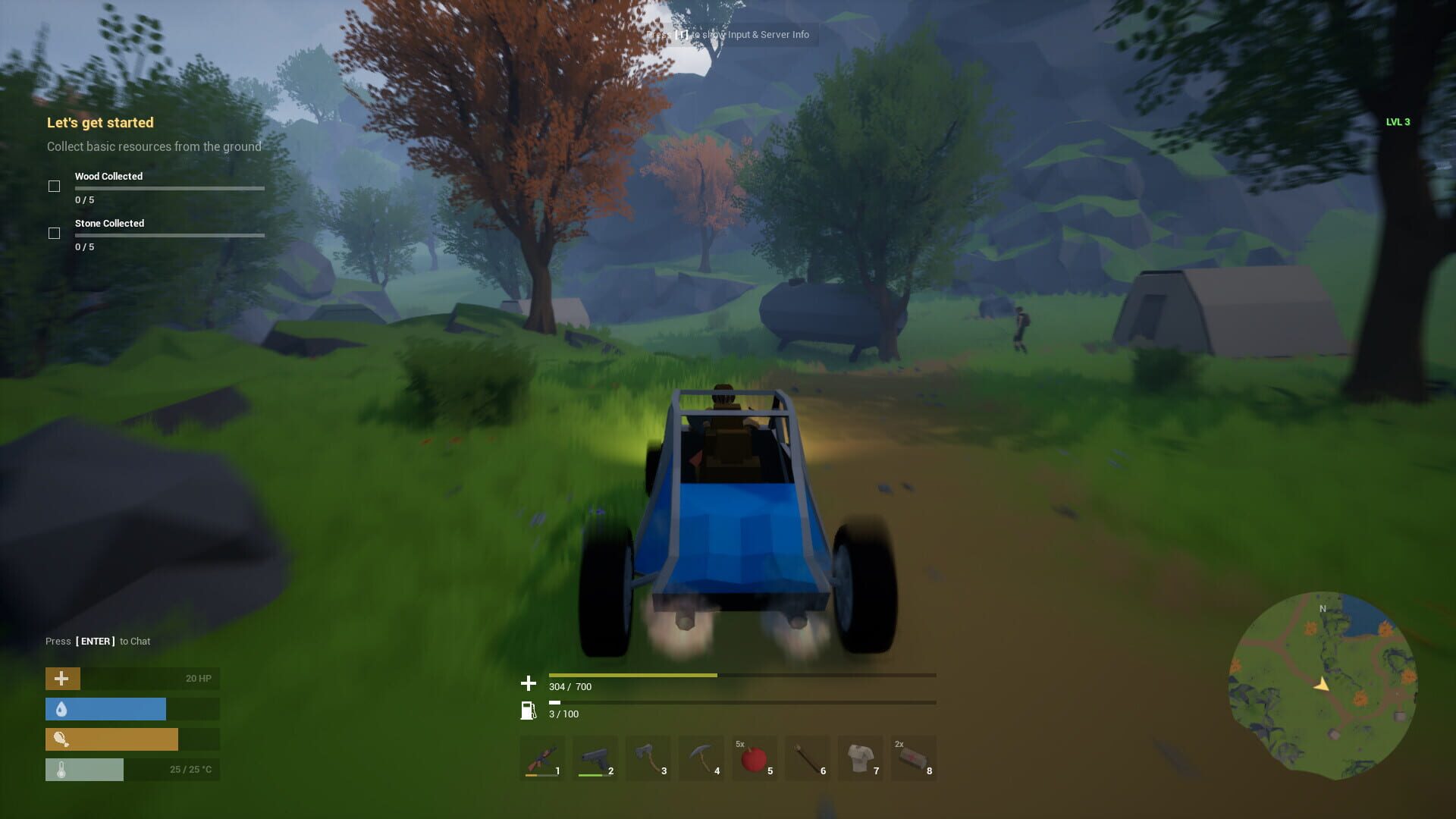Click the shirt item in slot 7
The image size is (1456, 819).
[x=861, y=758]
